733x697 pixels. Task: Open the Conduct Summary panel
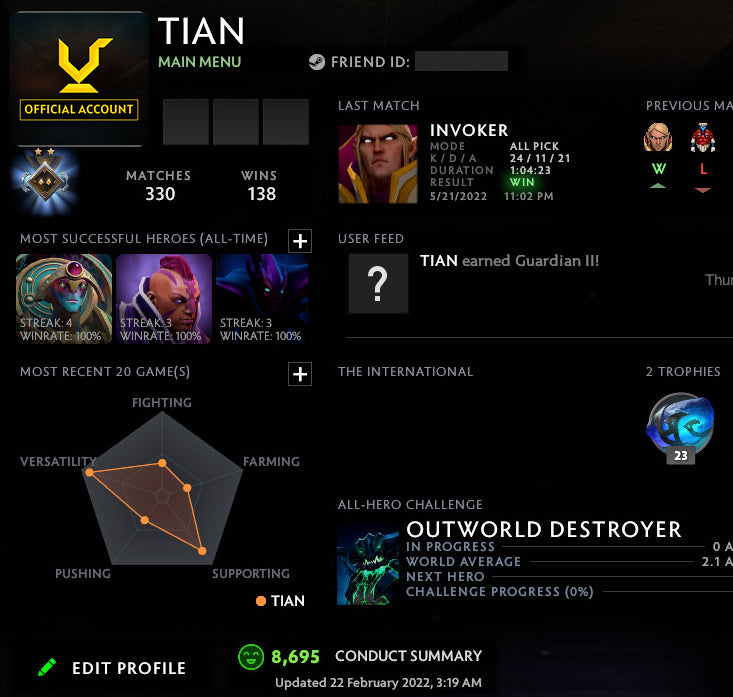pyautogui.click(x=408, y=656)
